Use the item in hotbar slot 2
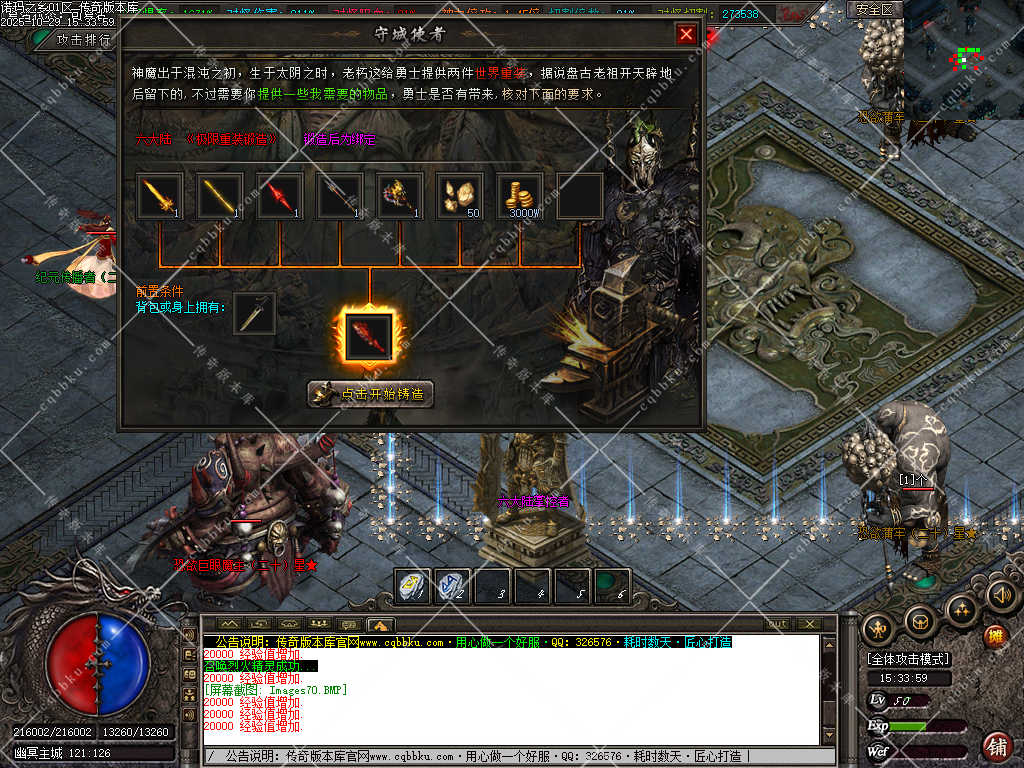The image size is (1024, 768). [x=453, y=586]
